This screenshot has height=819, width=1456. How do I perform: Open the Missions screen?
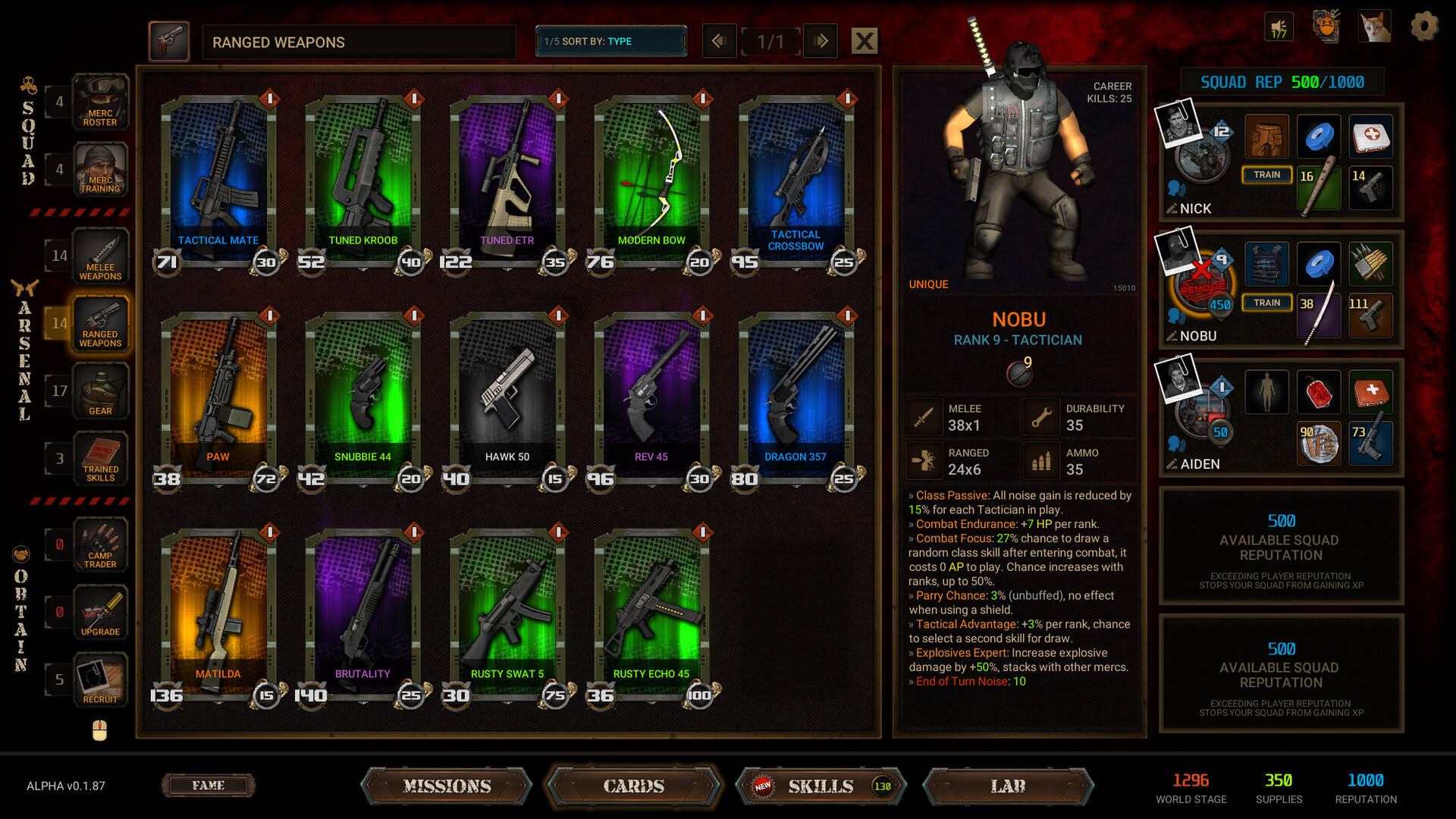point(447,786)
